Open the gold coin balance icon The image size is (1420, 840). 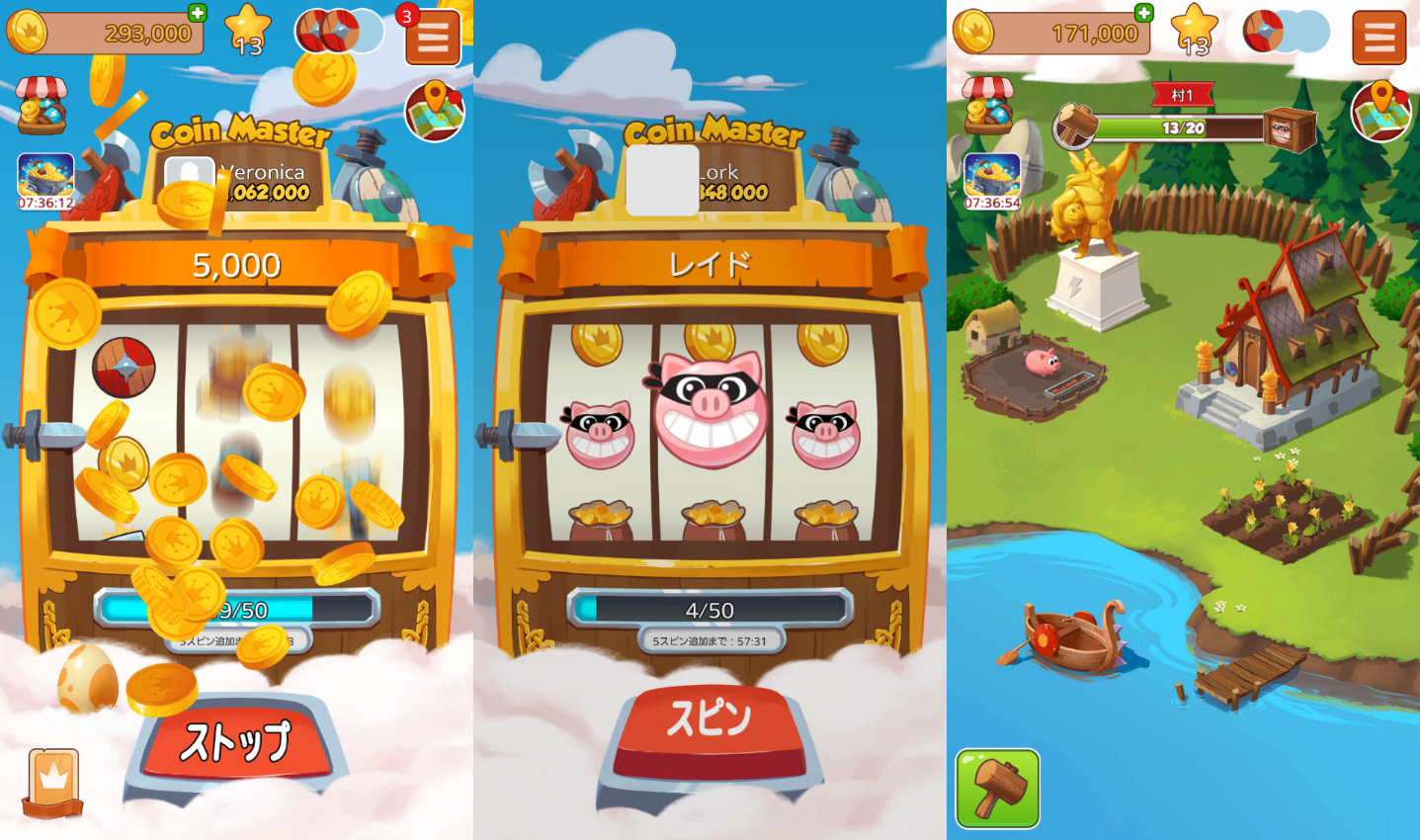(x=27, y=32)
